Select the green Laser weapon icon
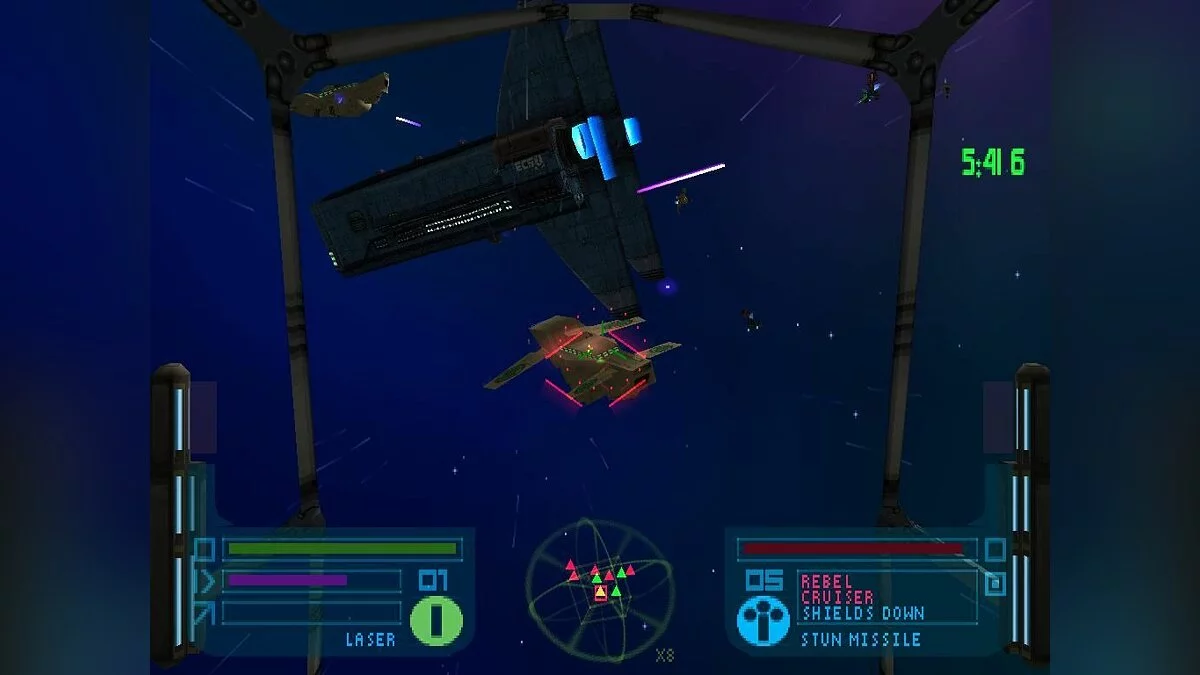Viewport: 1200px width, 675px height. [437, 620]
